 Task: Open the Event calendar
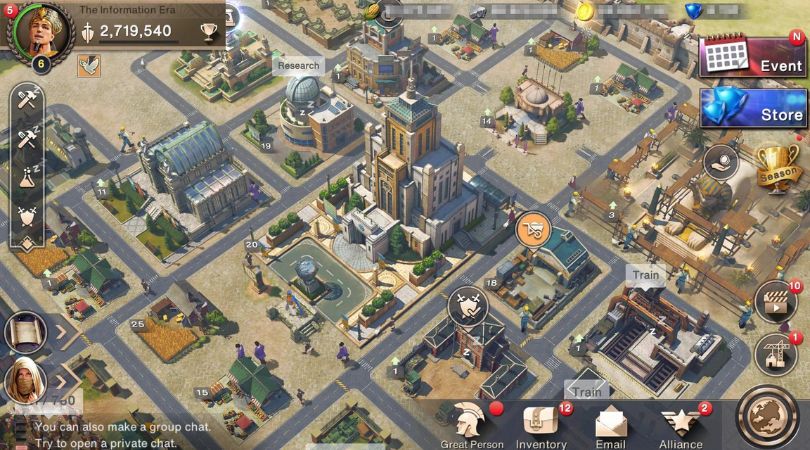tap(751, 55)
